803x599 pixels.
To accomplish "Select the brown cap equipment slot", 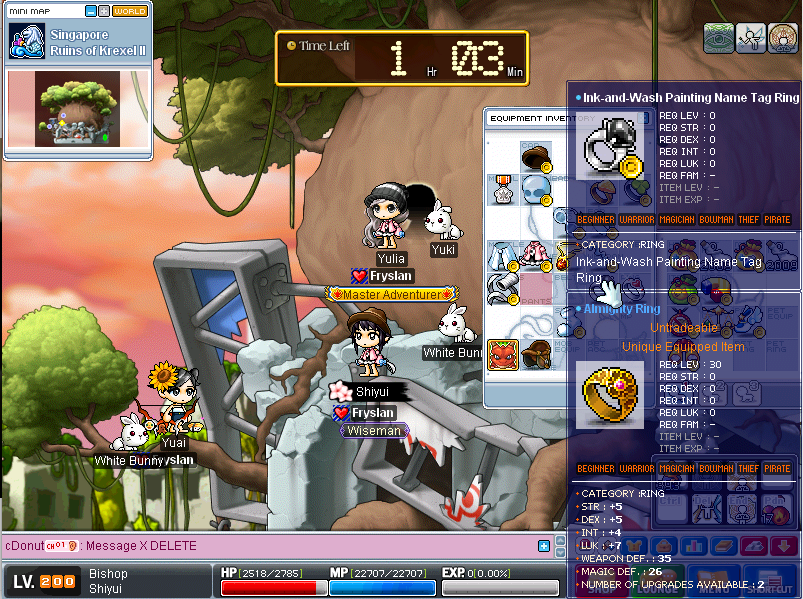I will (536, 155).
